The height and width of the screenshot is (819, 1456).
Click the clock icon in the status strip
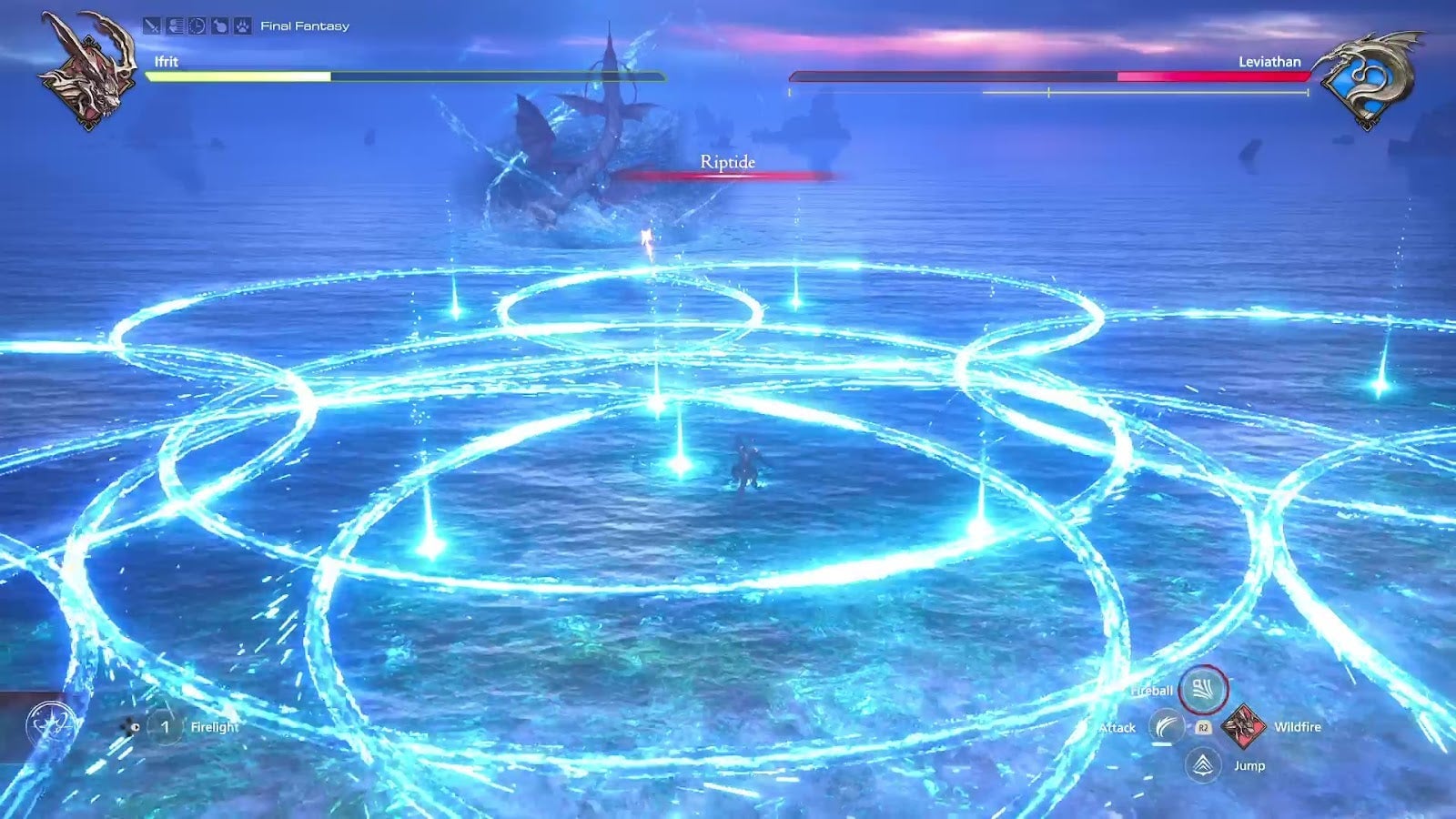coord(197,25)
